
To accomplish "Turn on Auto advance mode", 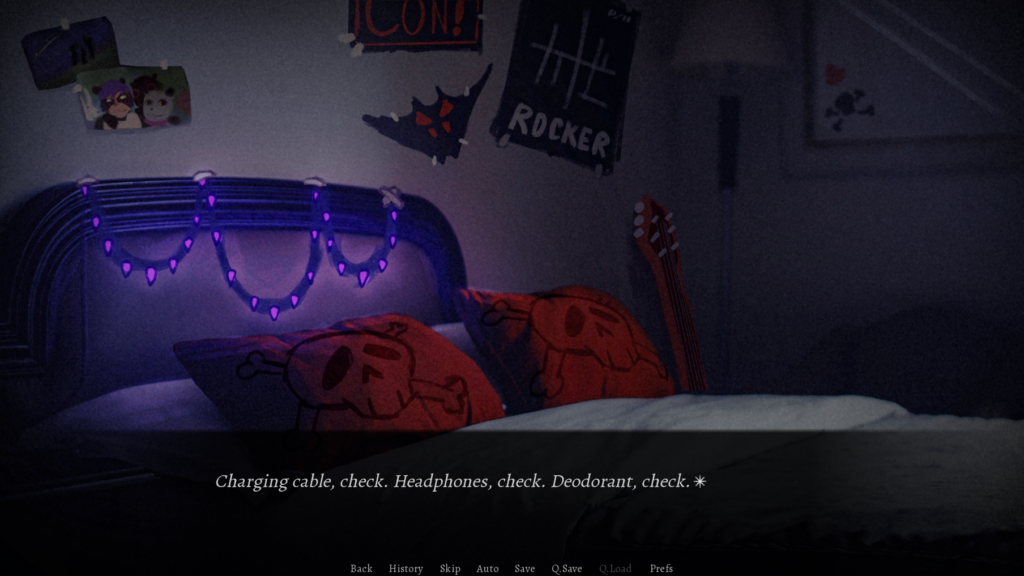I will tap(487, 568).
